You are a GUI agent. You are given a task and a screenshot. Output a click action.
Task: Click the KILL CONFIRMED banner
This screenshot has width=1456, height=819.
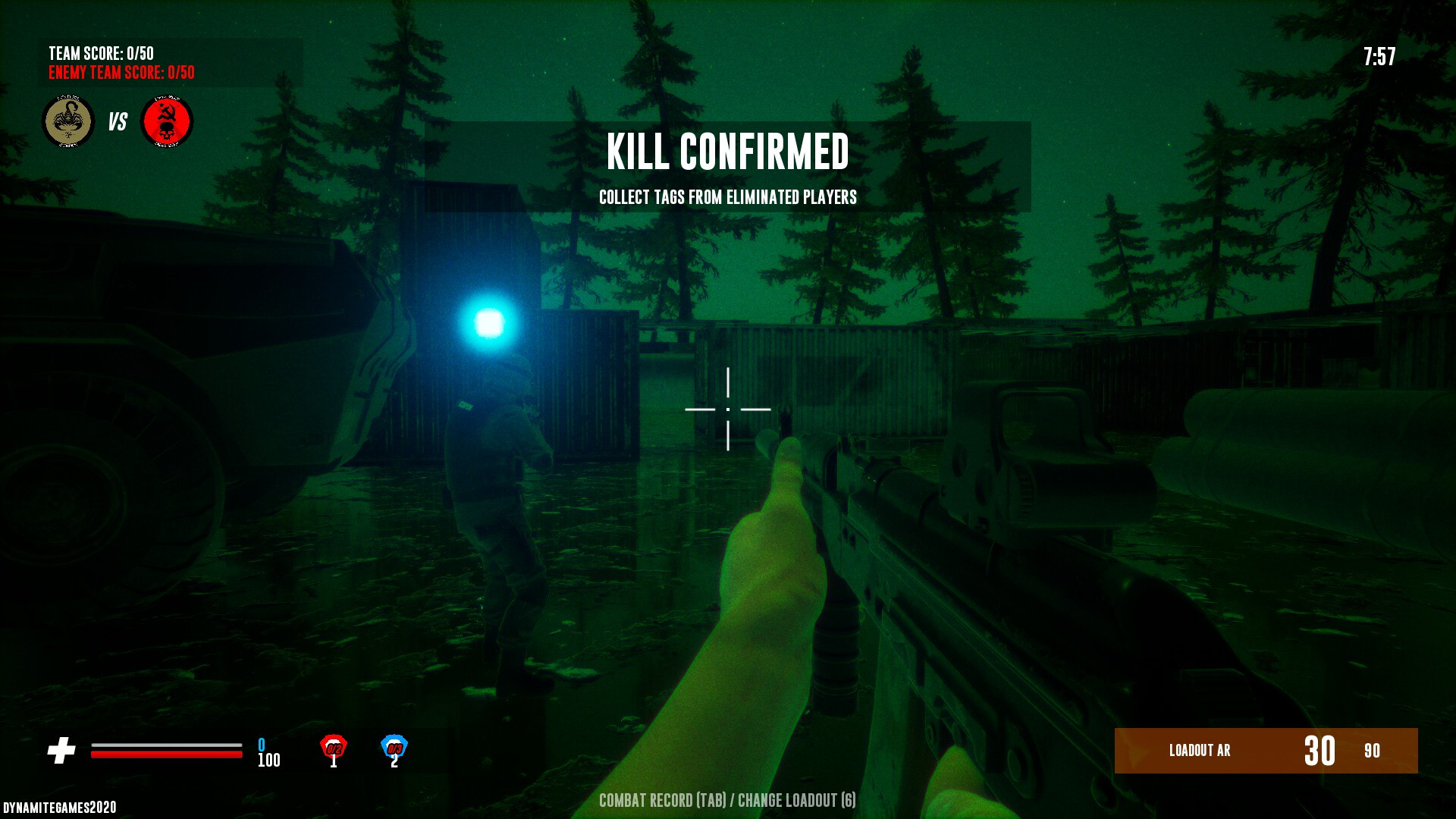(x=728, y=153)
